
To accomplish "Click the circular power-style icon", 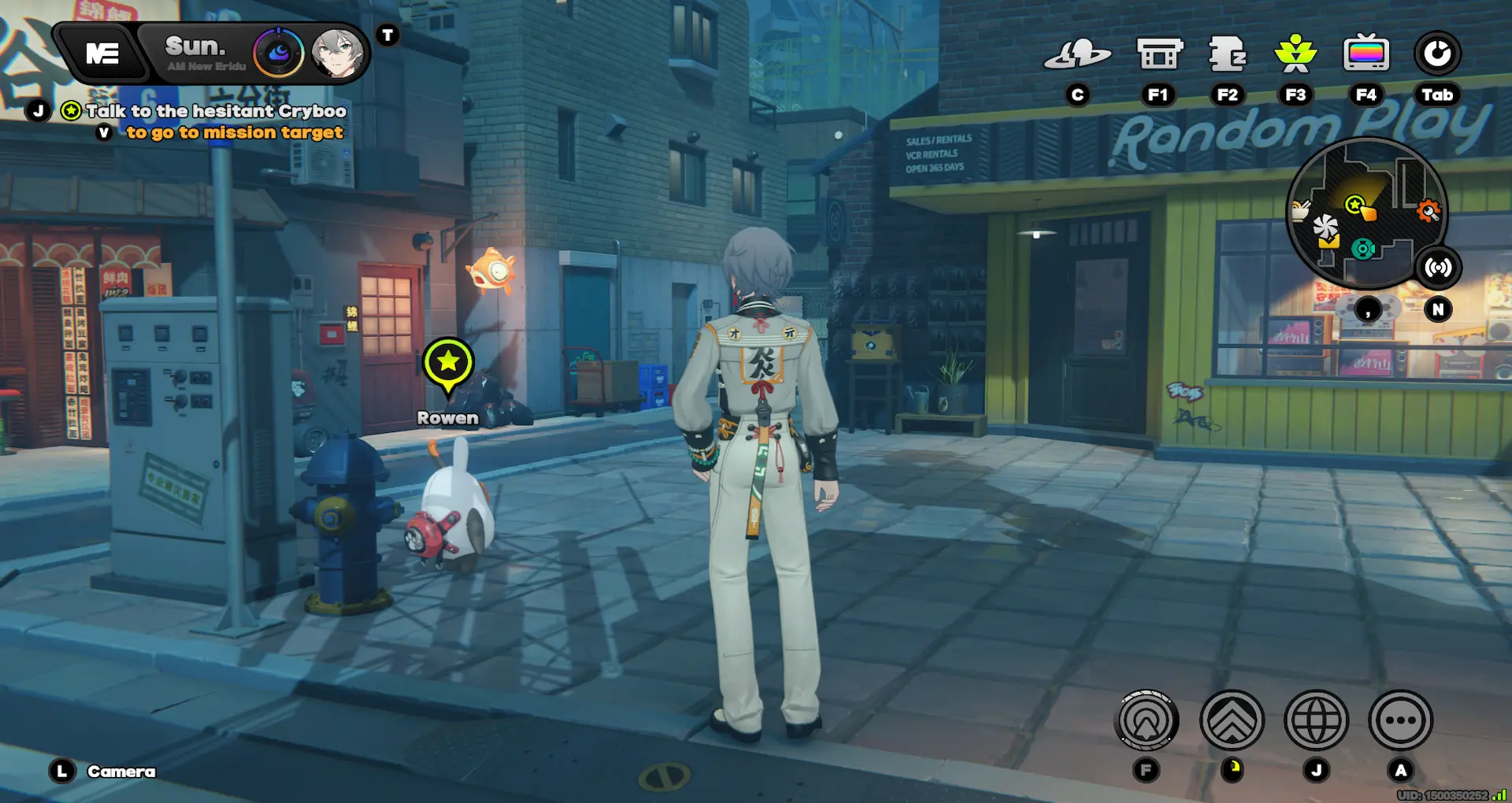I will [1437, 54].
